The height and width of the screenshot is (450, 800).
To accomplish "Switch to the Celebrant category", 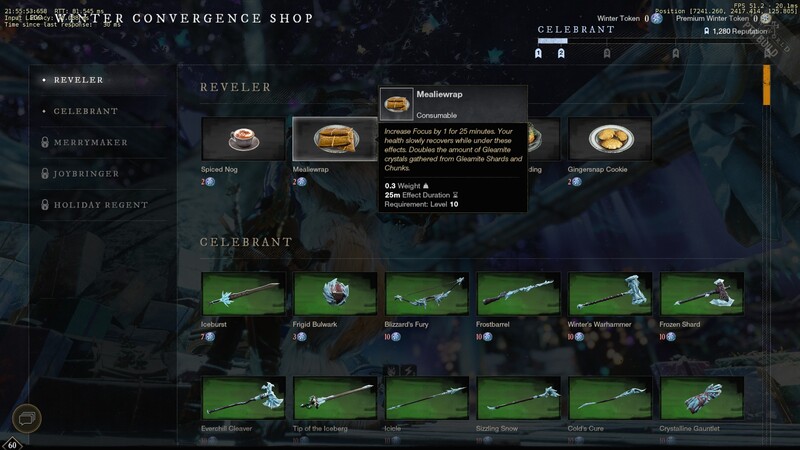I will [85, 111].
